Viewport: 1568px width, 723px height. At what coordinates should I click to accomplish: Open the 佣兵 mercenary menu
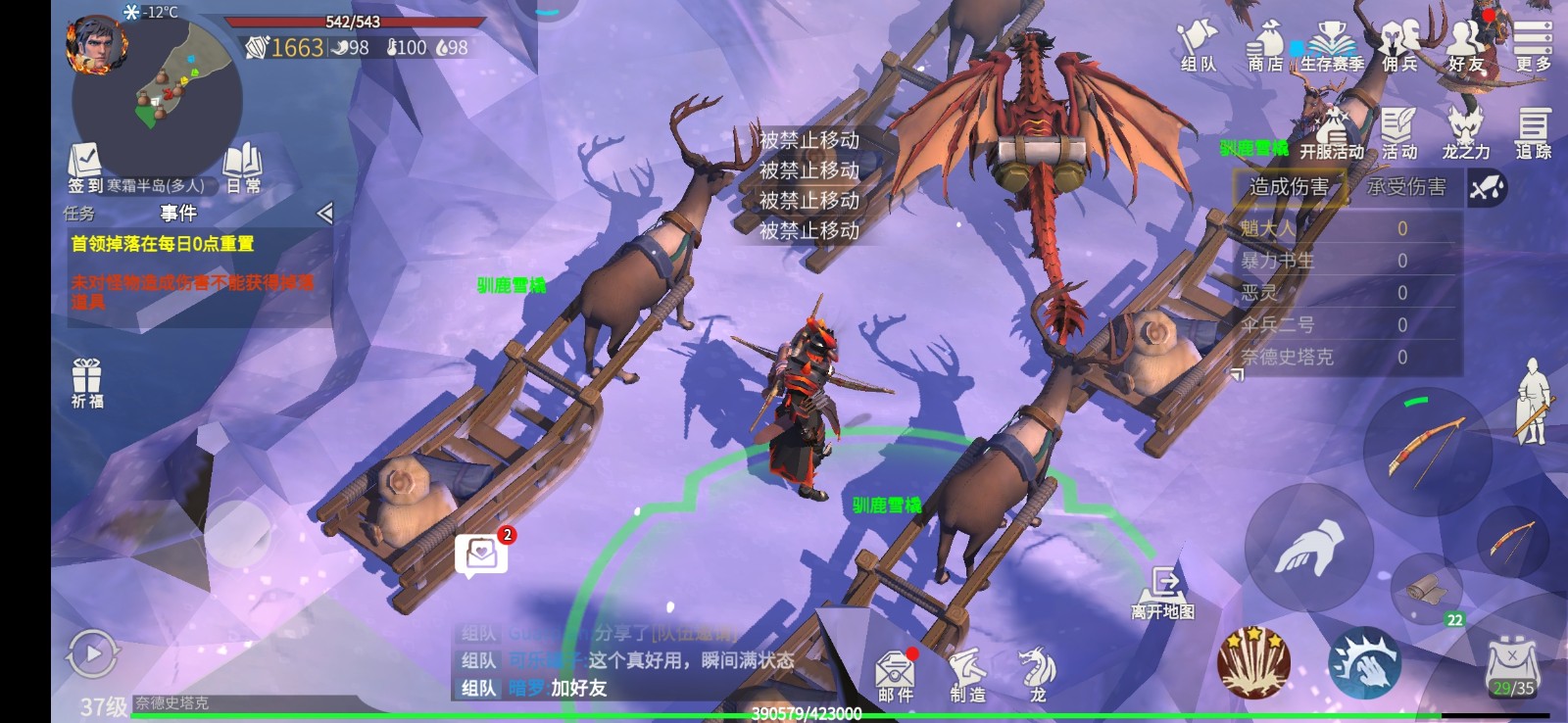coord(1399,47)
